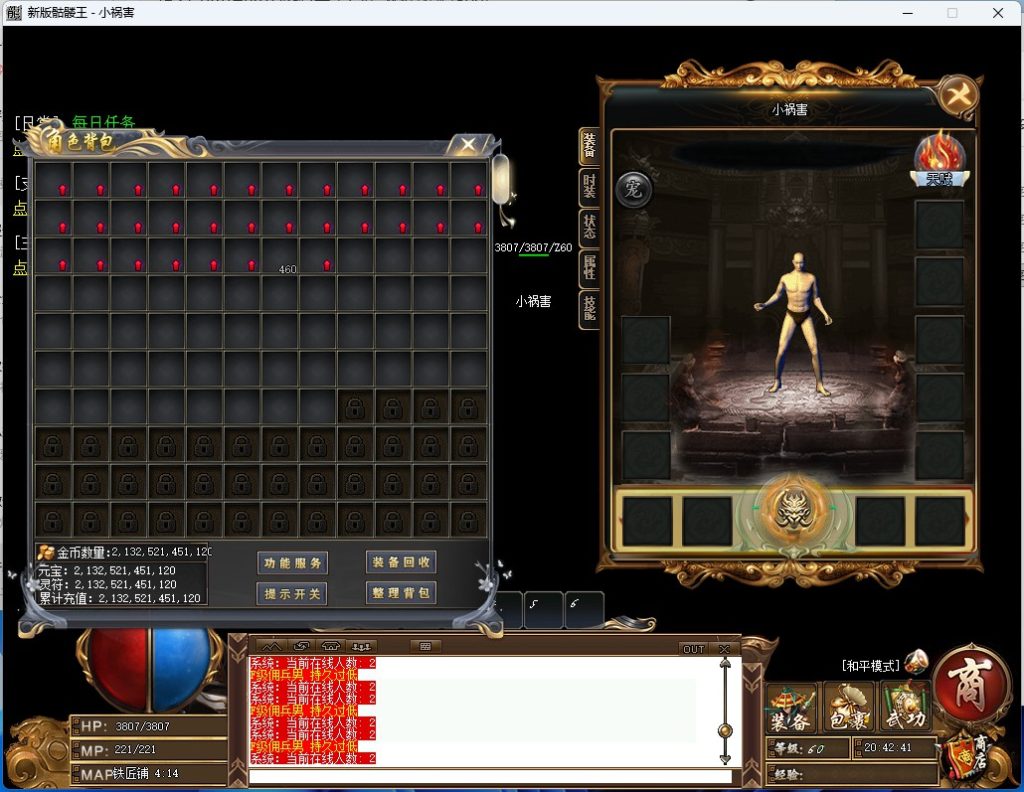Image resolution: width=1024 pixels, height=792 pixels.
Task: Maximize the game window
Action: pos(952,13)
